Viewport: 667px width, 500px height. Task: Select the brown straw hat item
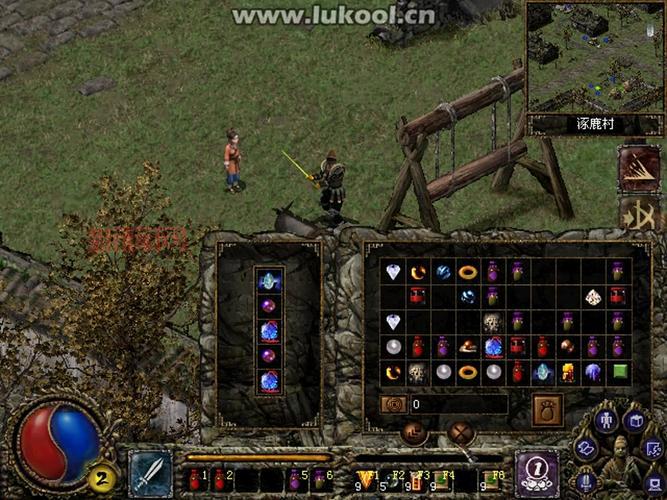coord(467,347)
